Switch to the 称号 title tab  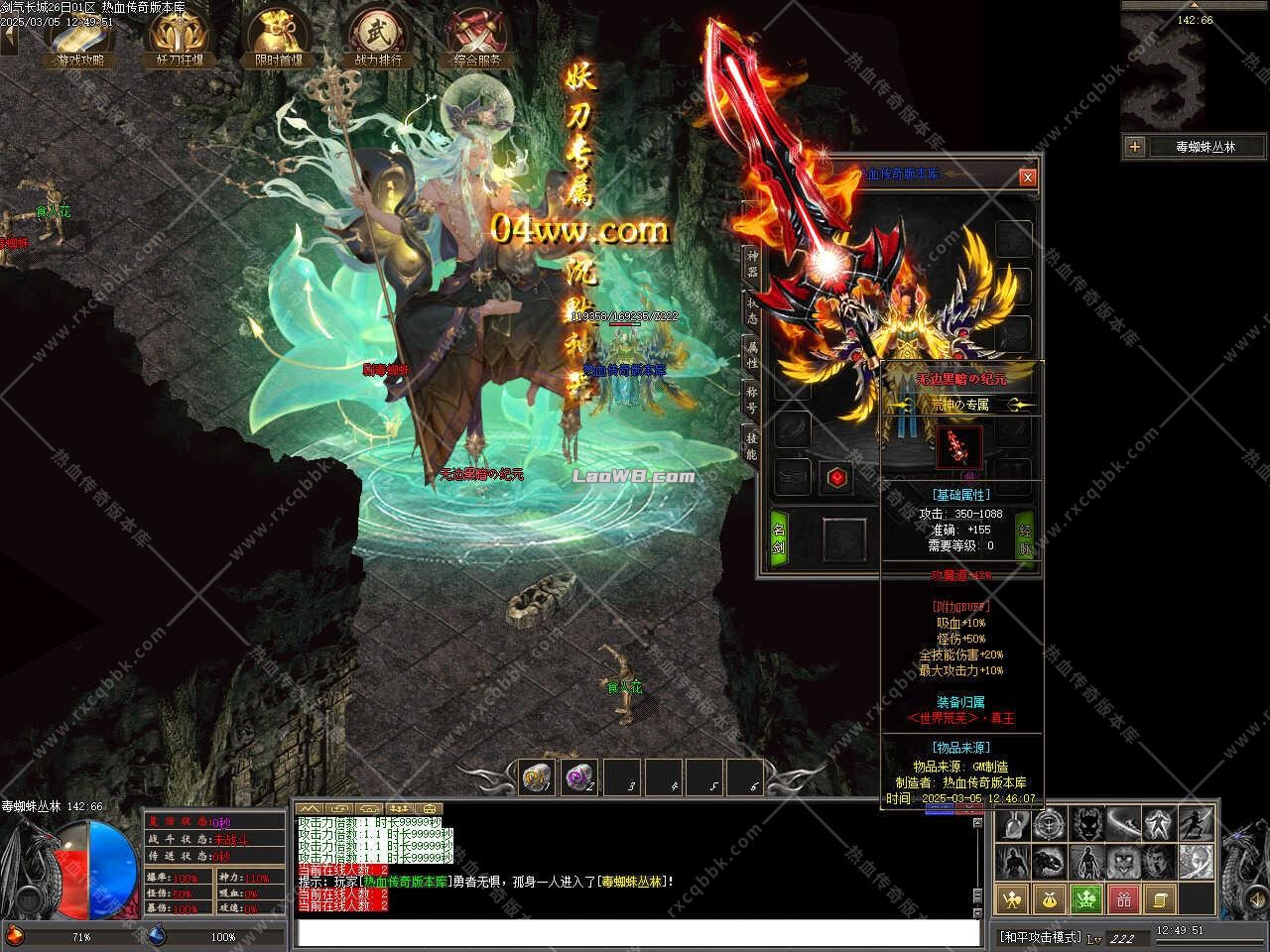pyautogui.click(x=752, y=402)
